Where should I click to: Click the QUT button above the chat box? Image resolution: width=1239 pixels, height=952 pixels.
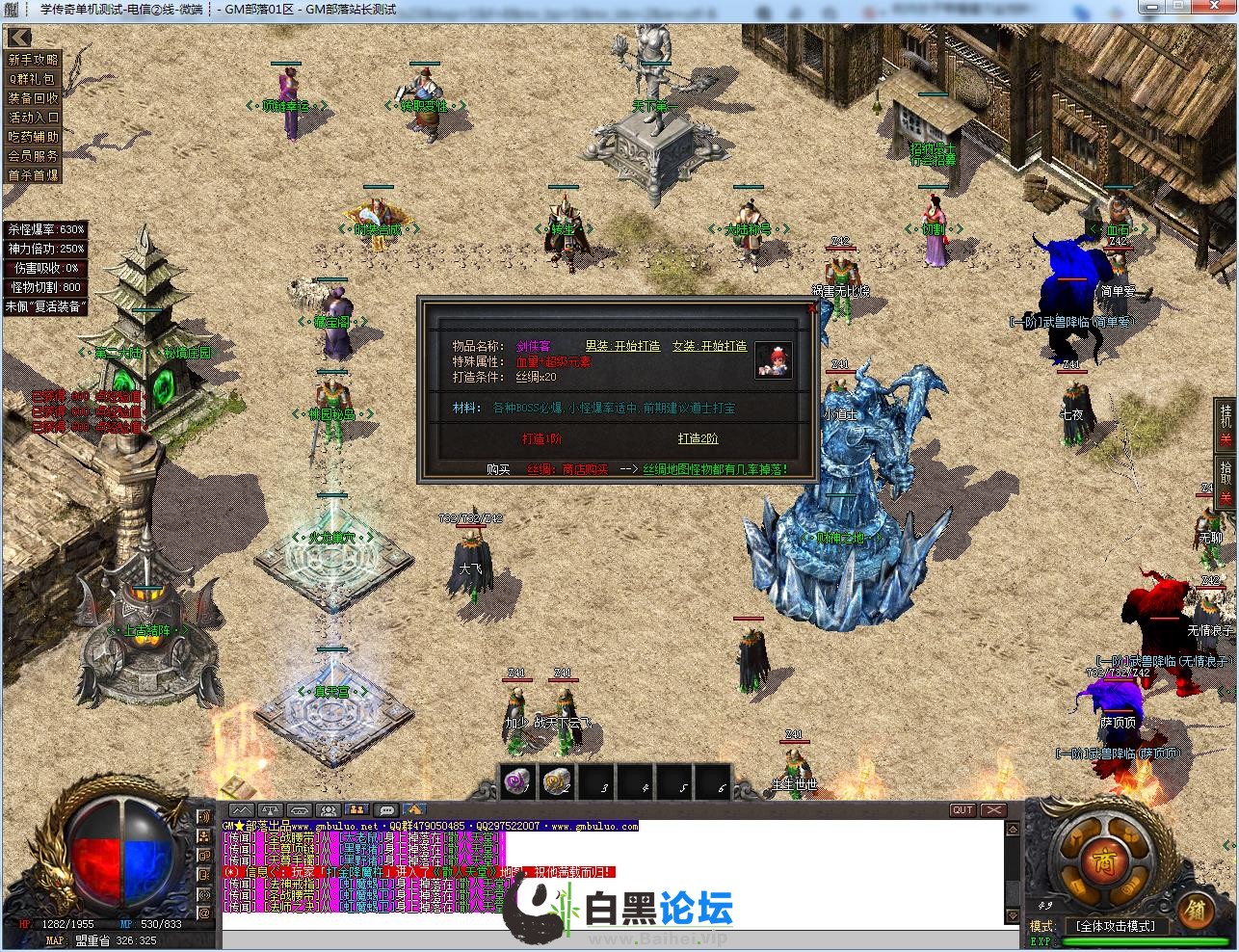coord(962,810)
